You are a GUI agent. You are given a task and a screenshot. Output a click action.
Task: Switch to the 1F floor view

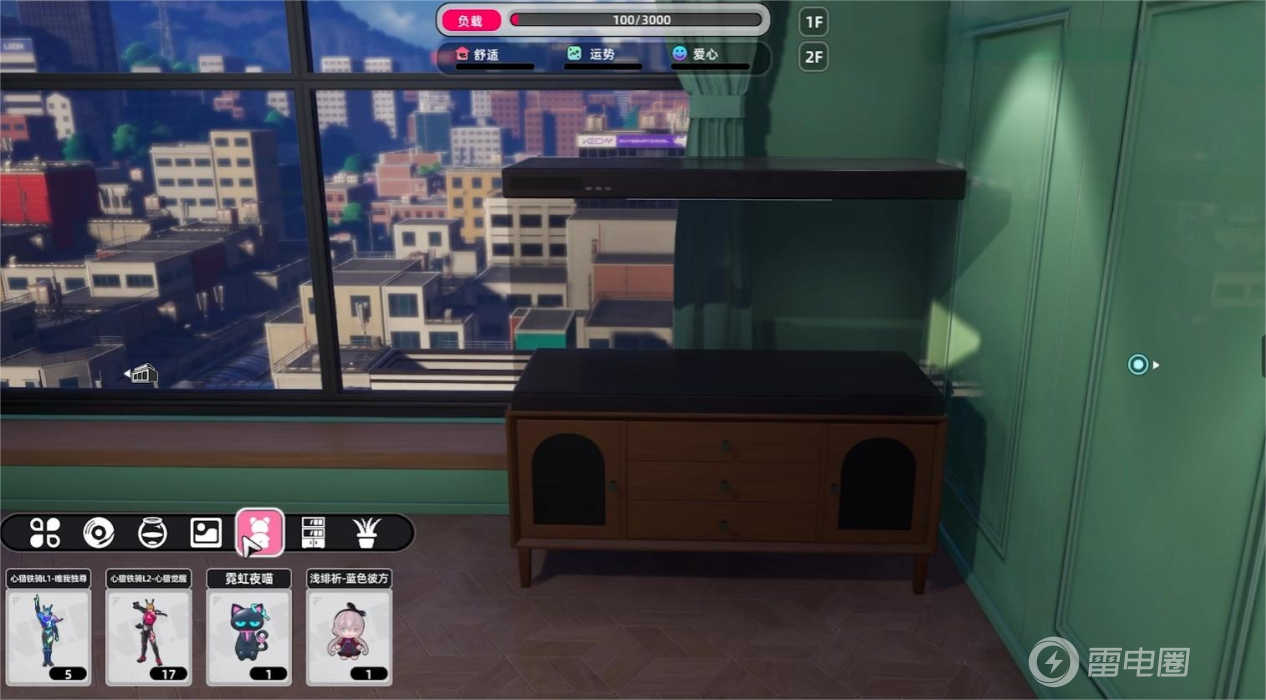coord(813,22)
